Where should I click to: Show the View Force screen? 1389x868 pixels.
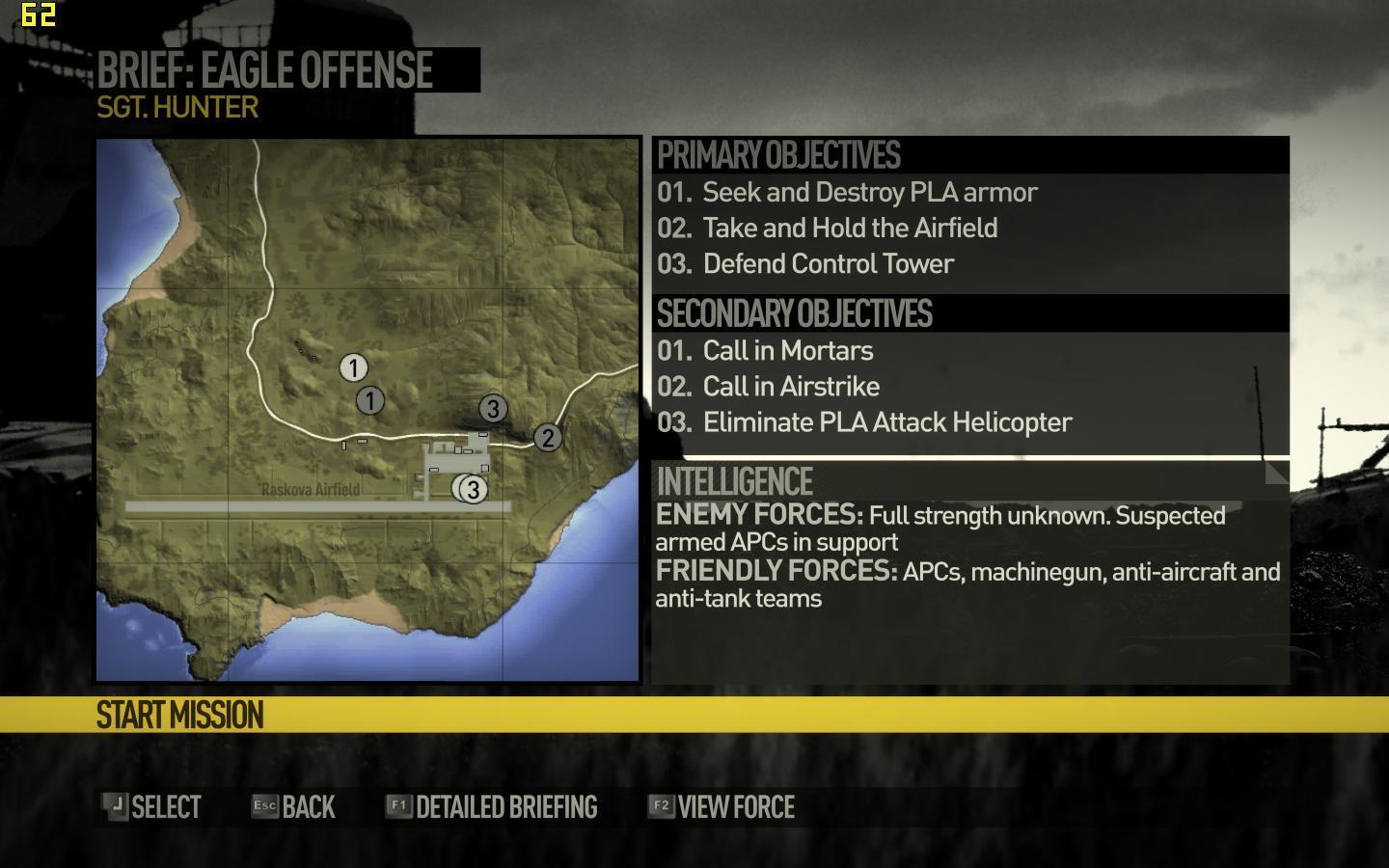pyautogui.click(x=722, y=807)
